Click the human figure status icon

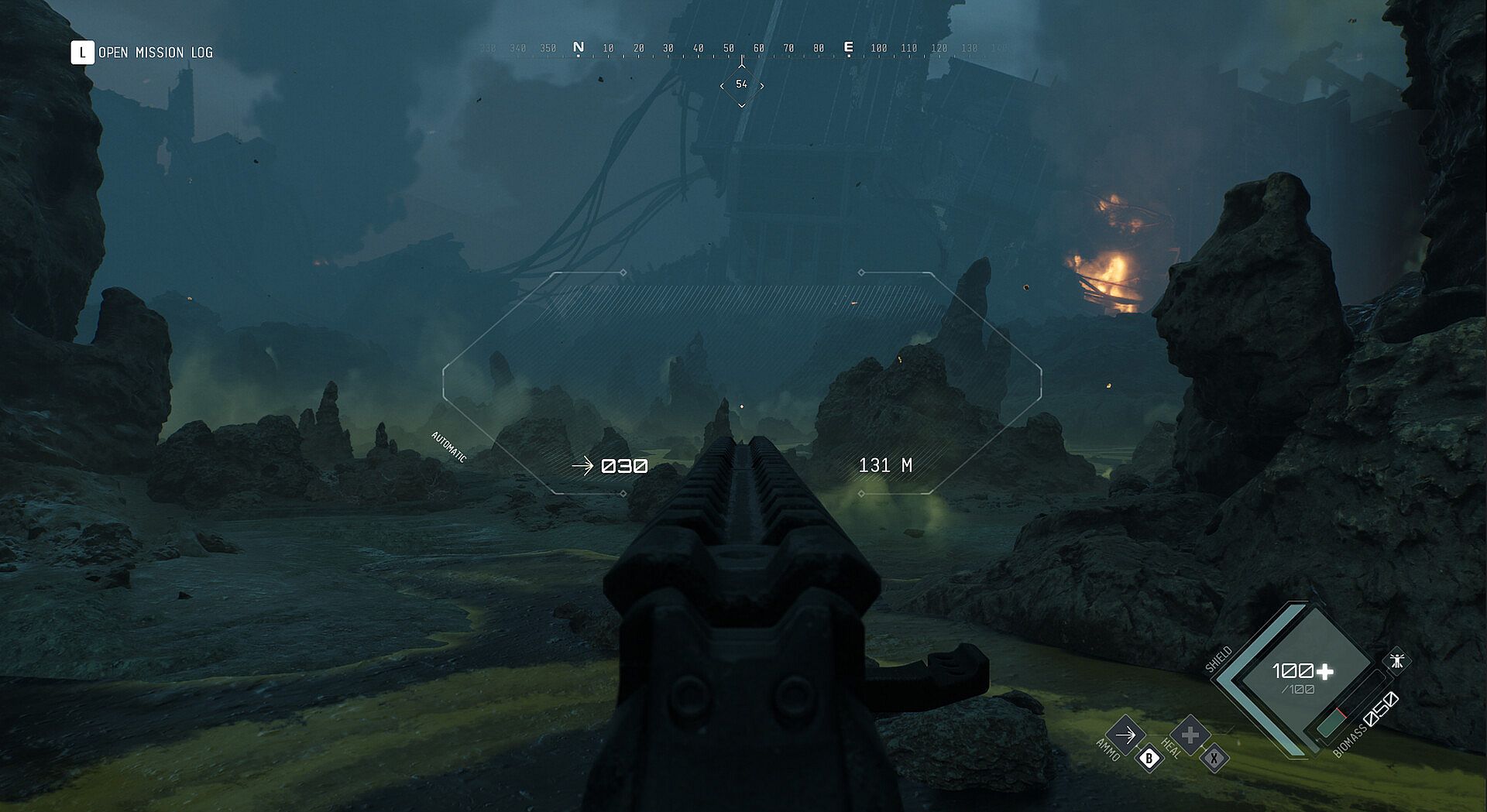[1396, 661]
